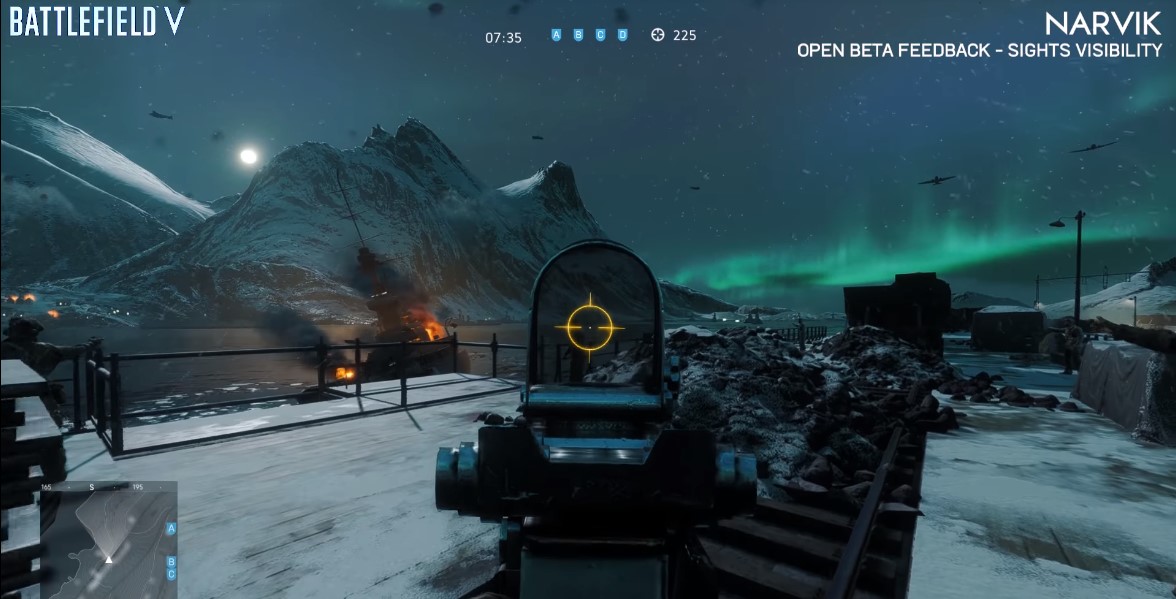Click the objective A marker on the minimap
Viewport: 1176px width, 599px height.
(171, 528)
